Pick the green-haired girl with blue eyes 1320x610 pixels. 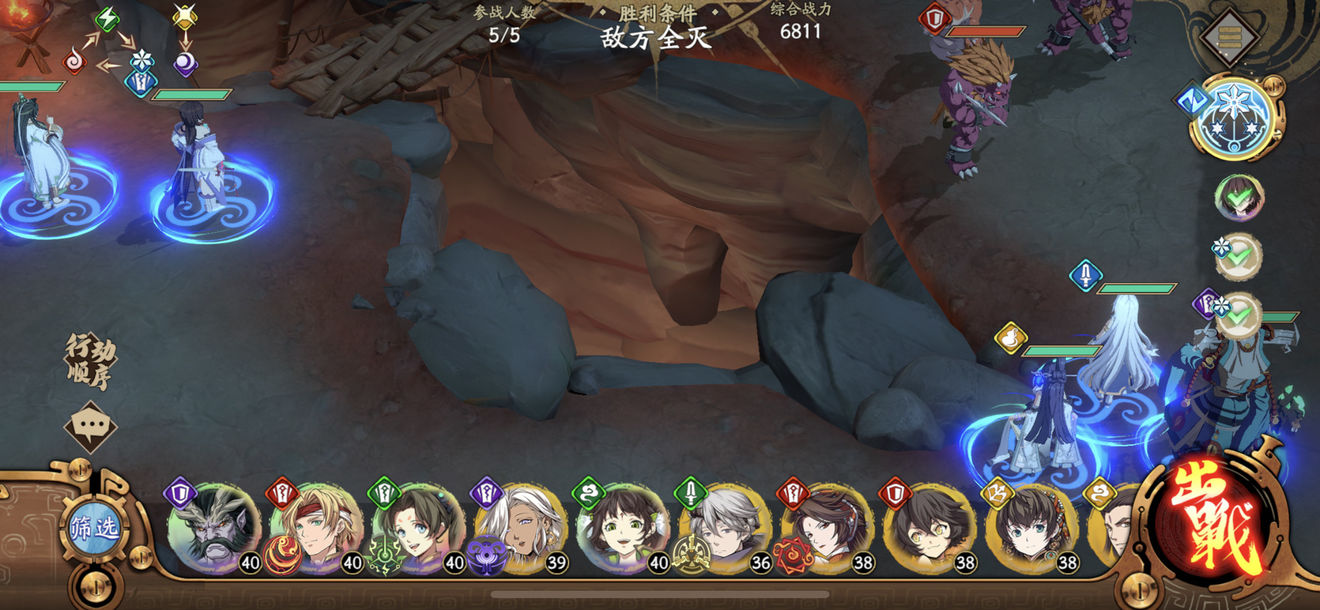pyautogui.click(x=418, y=528)
